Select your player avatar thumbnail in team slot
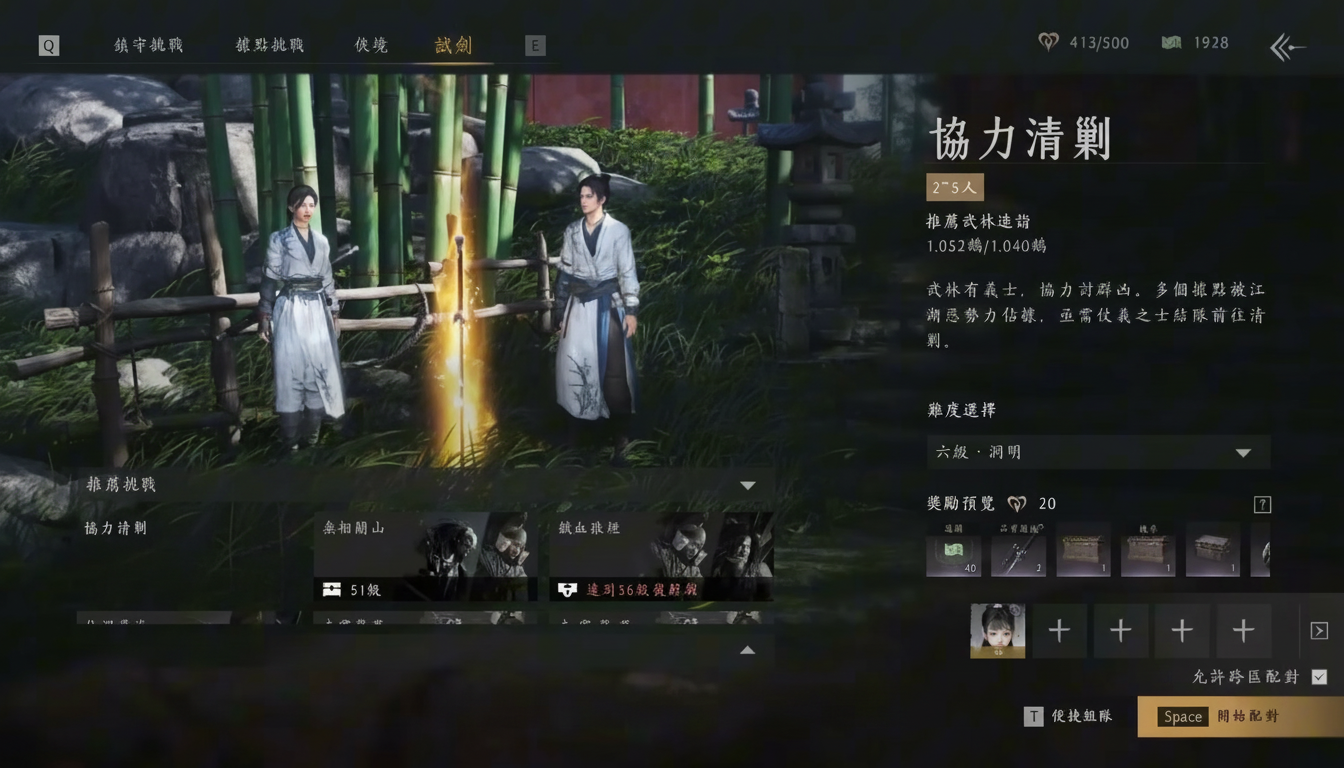This screenshot has width=1344, height=768. coord(997,631)
